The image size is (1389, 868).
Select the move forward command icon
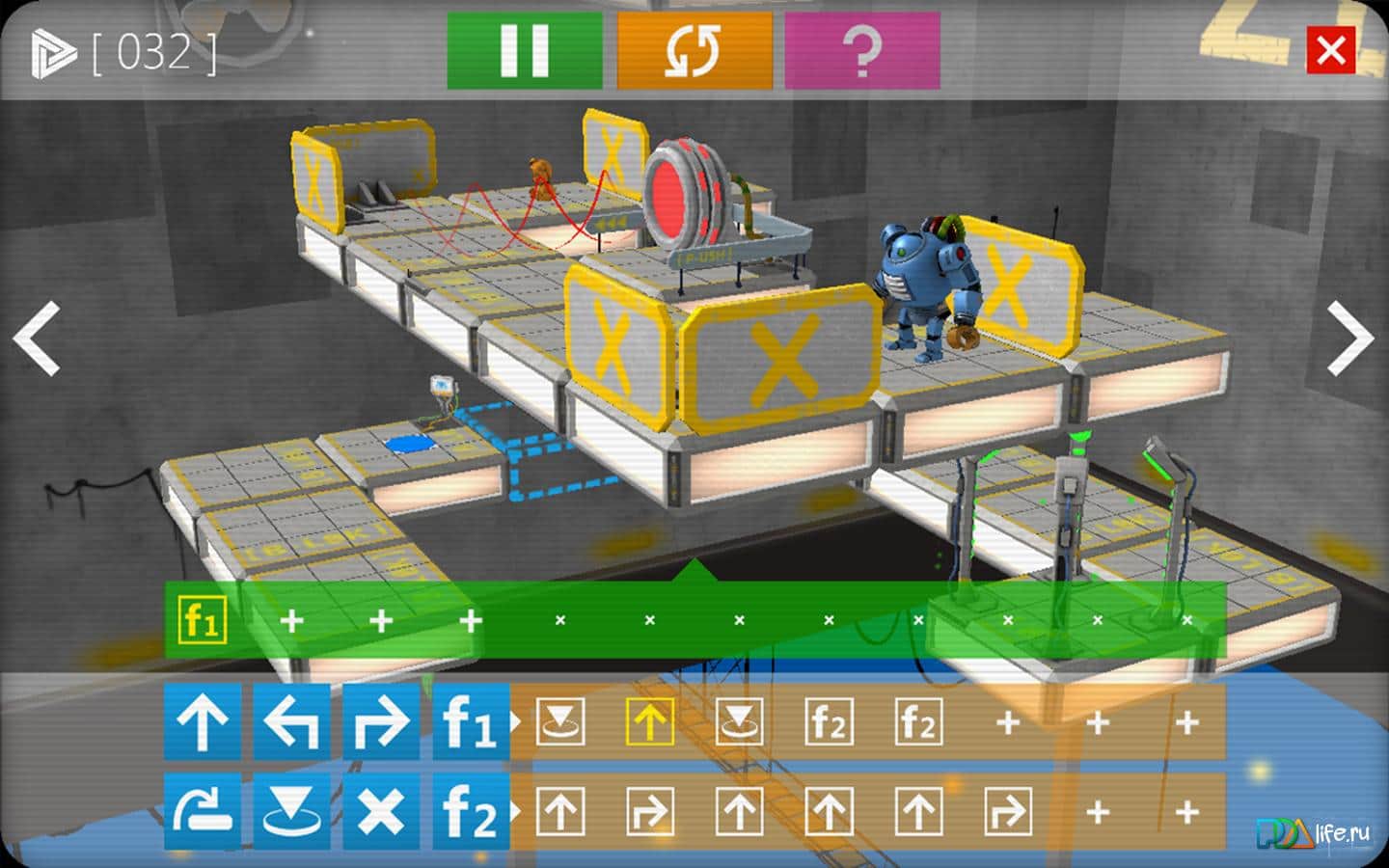pos(204,720)
